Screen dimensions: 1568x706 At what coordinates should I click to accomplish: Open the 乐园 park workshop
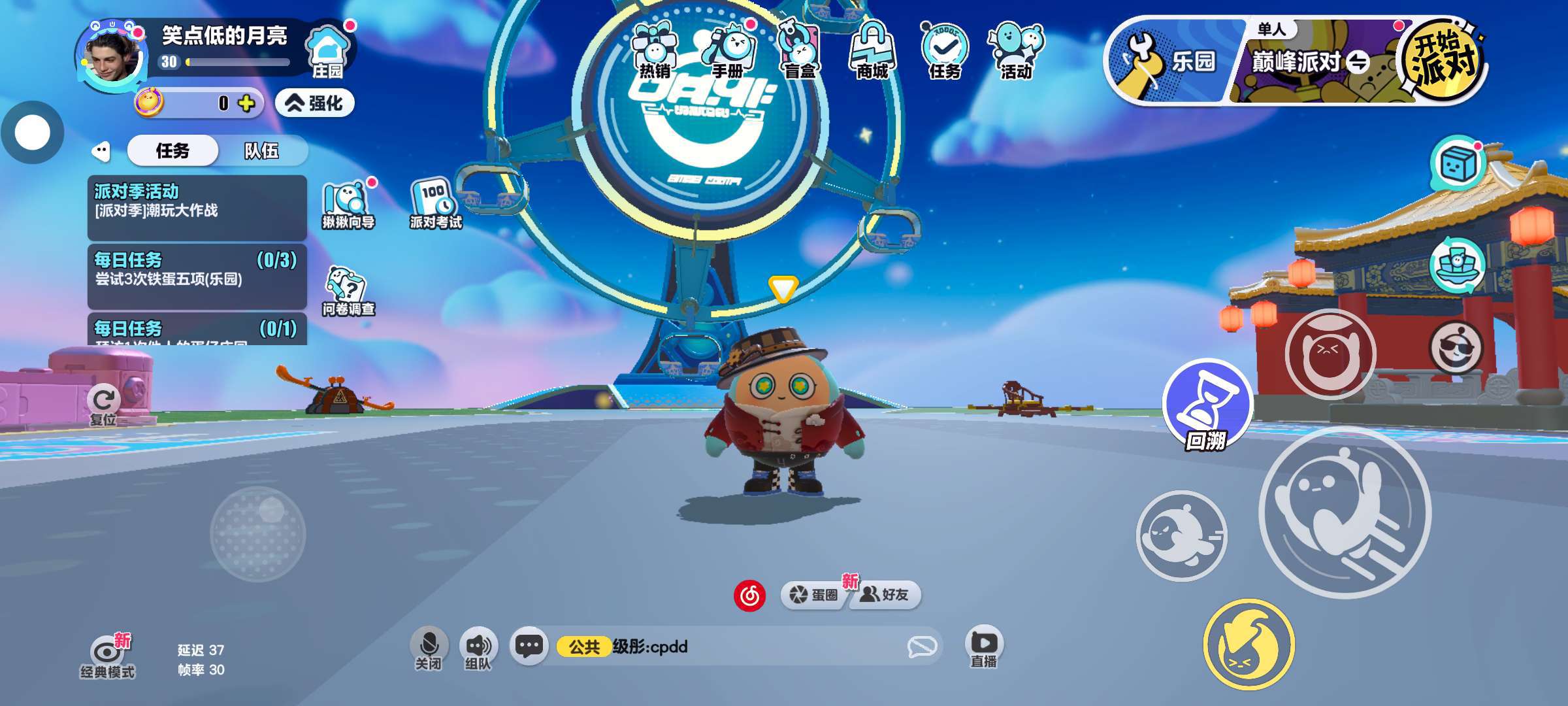[x=1171, y=61]
